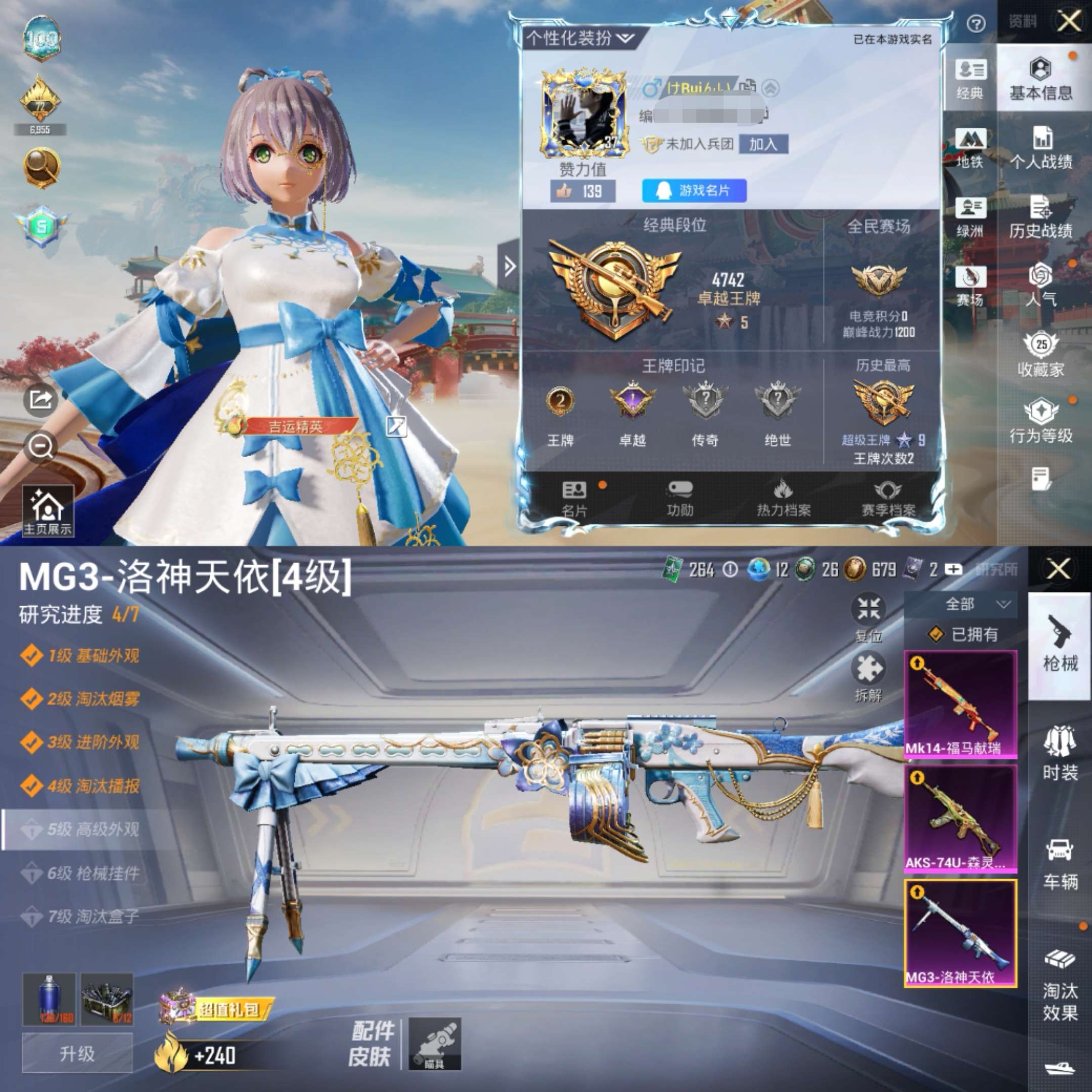Click the 主页展示 homepage display button
The image size is (1092, 1092).
(x=48, y=511)
